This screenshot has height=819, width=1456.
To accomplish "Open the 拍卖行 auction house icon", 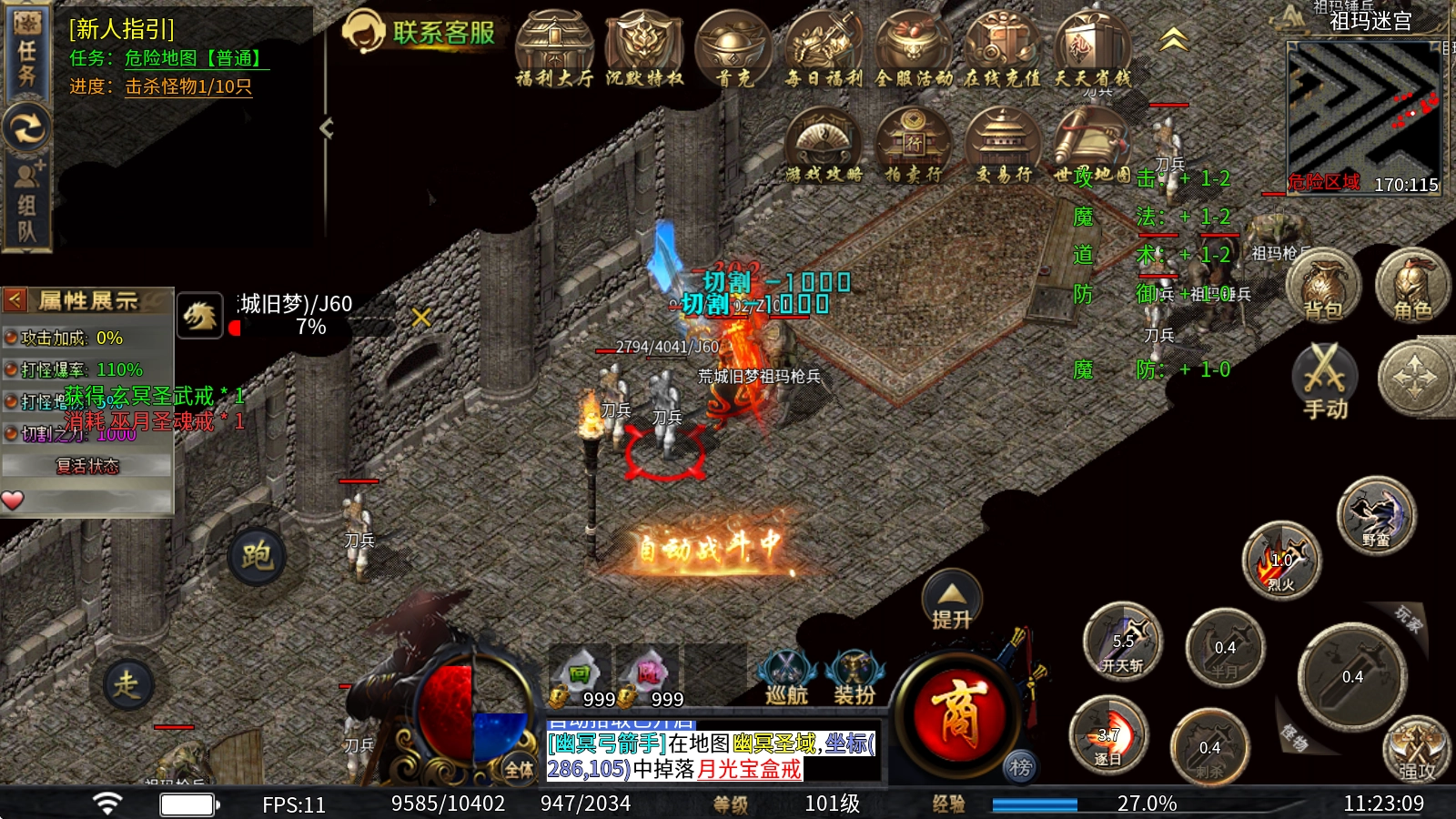I will [x=913, y=146].
